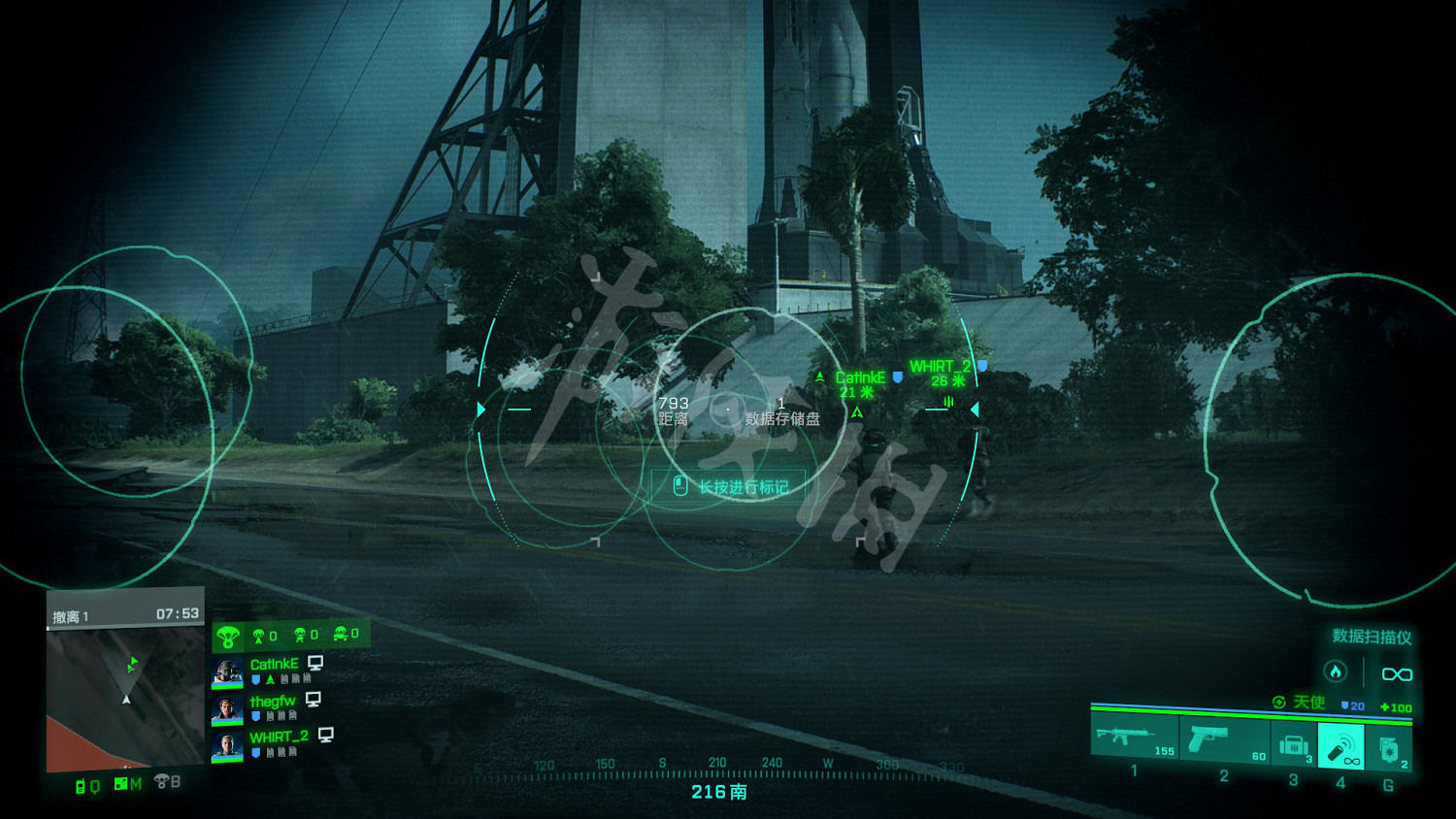Select squadmate thegfw in the squad list
Viewport: 1456px width, 819px height.
click(272, 702)
